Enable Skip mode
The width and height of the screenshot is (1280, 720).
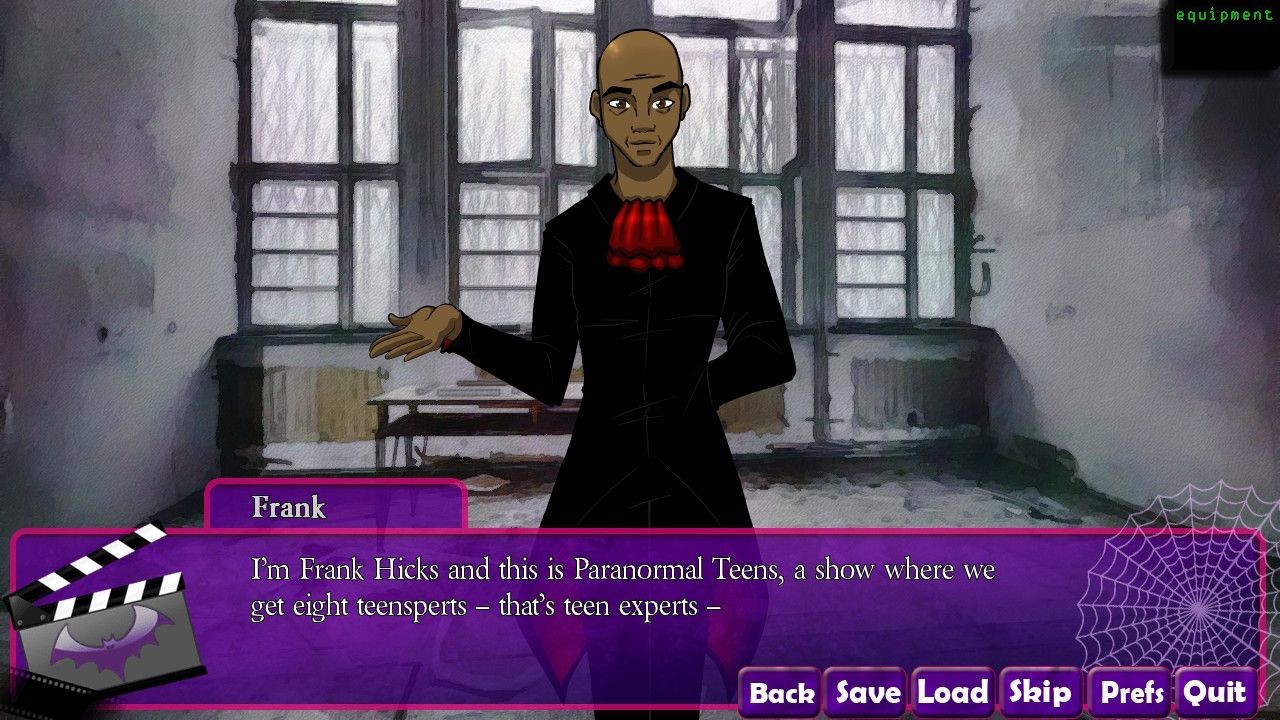point(1040,691)
